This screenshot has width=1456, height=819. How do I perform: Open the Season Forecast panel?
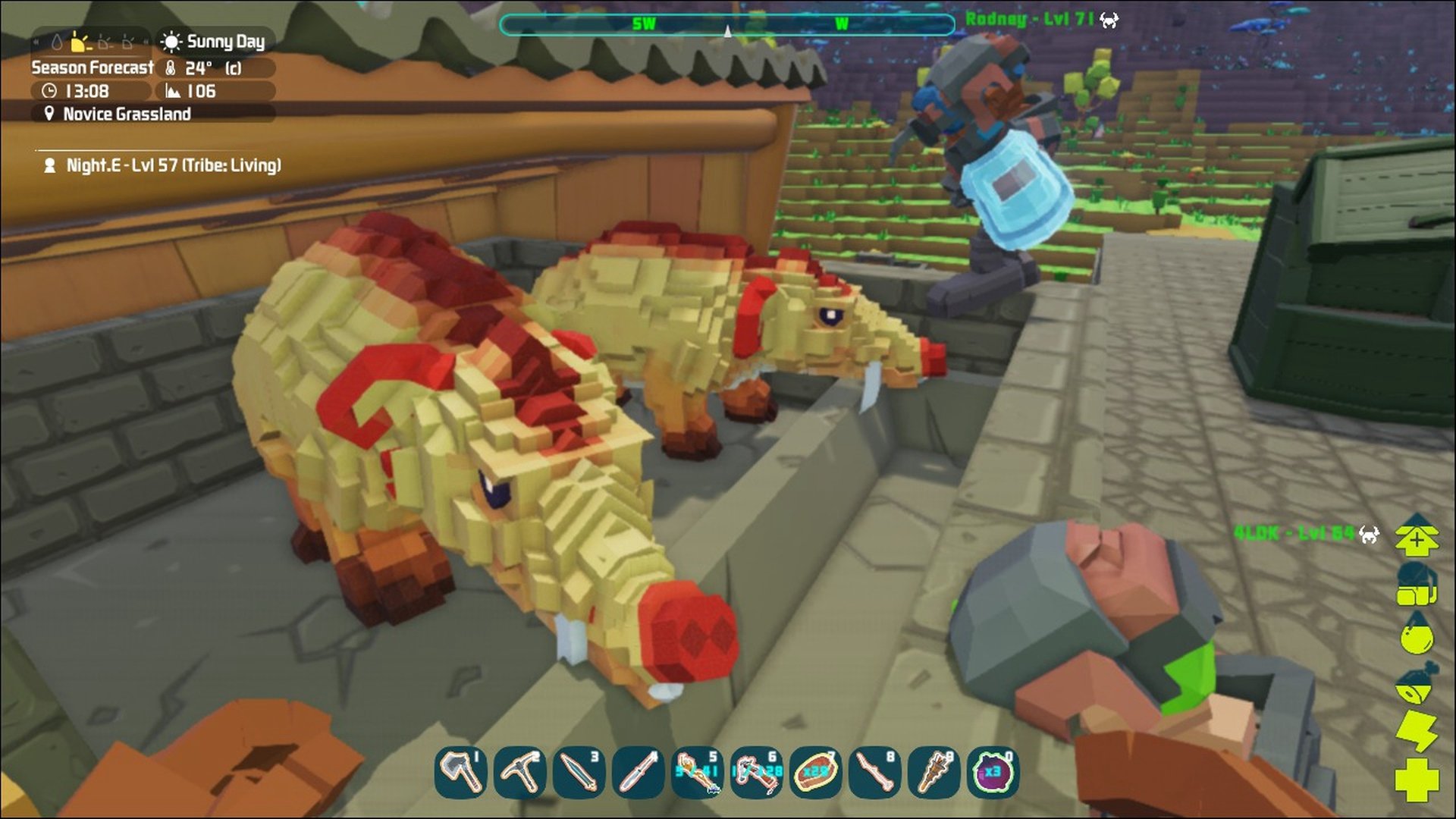[93, 67]
